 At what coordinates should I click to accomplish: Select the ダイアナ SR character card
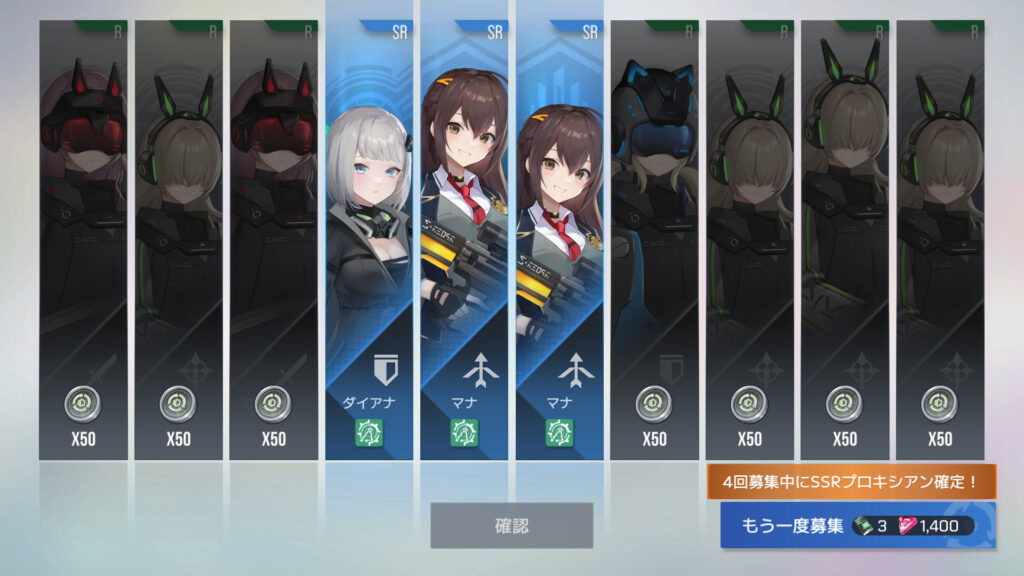click(368, 240)
